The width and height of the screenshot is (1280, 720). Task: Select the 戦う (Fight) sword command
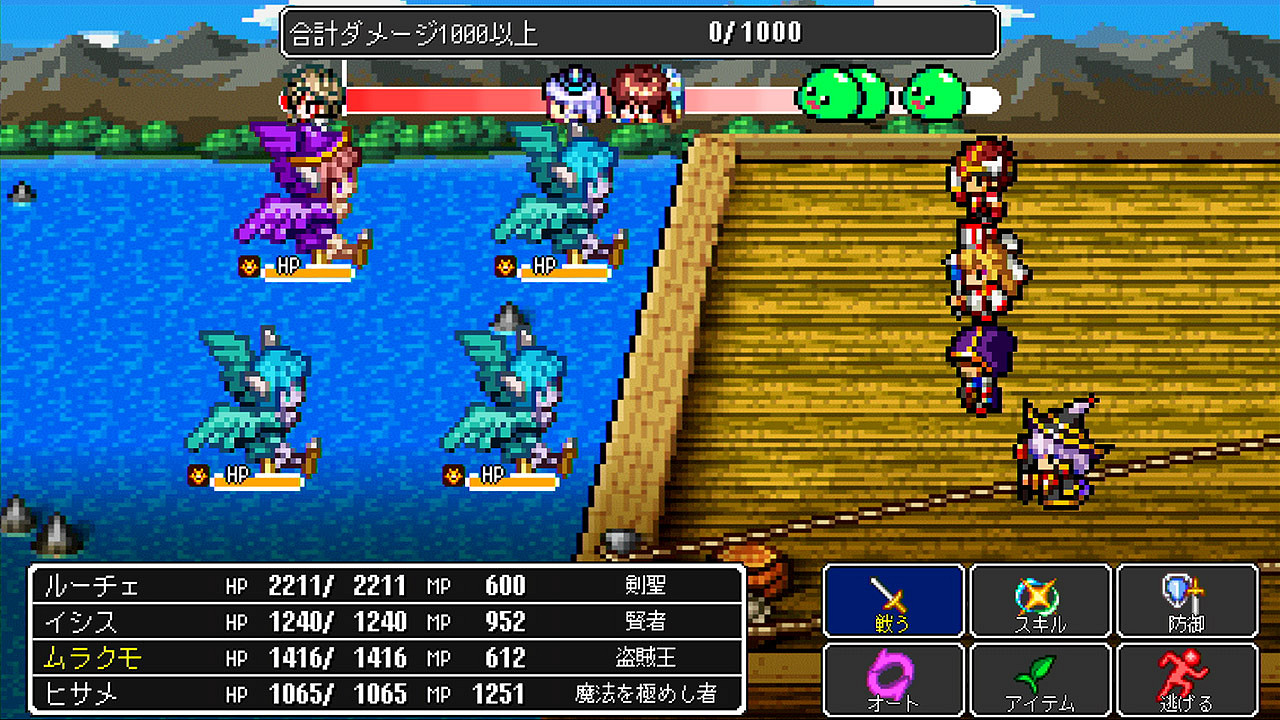coord(893,600)
